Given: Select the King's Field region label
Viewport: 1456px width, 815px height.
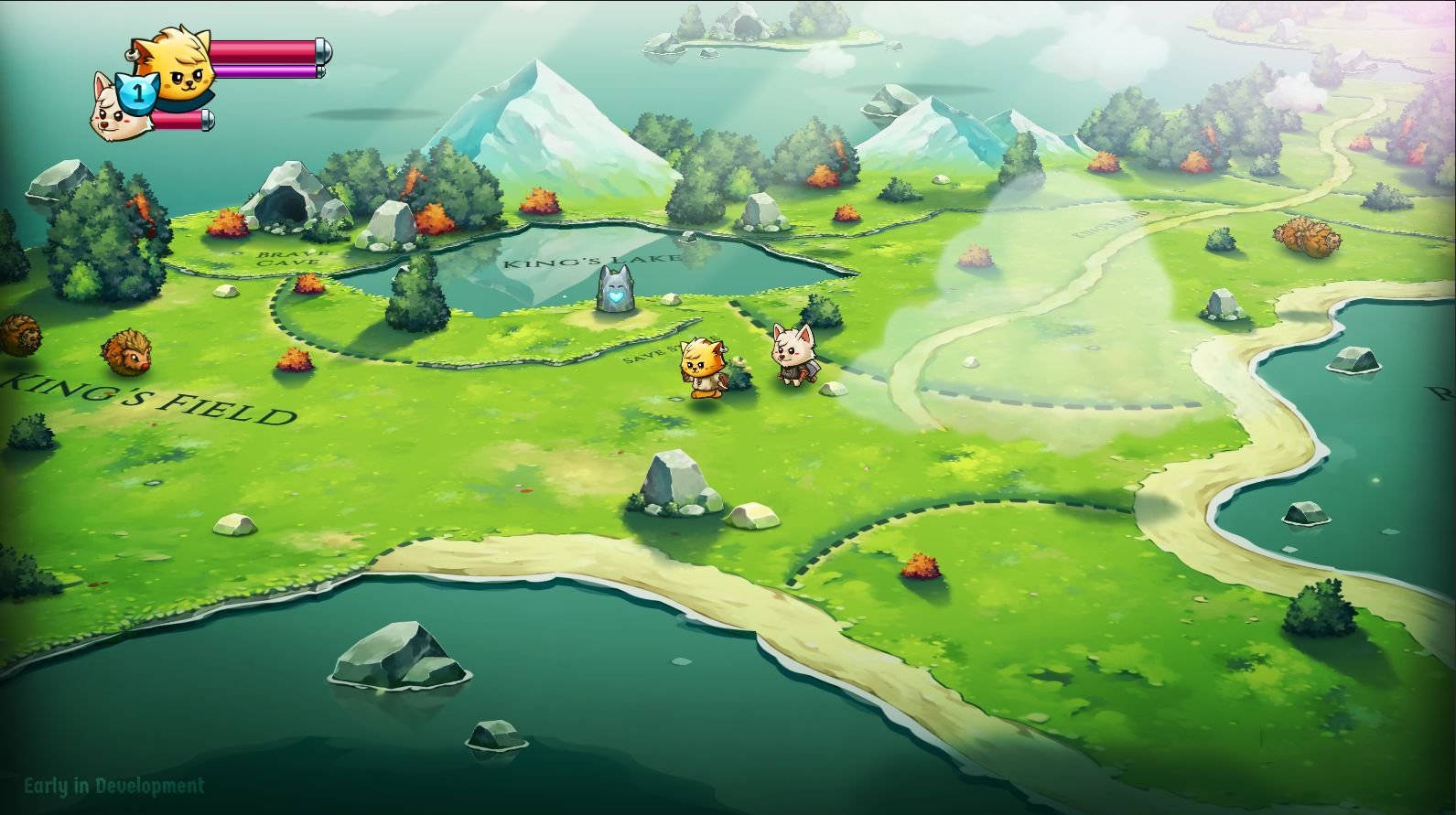Looking at the screenshot, I should pyautogui.click(x=142, y=398).
